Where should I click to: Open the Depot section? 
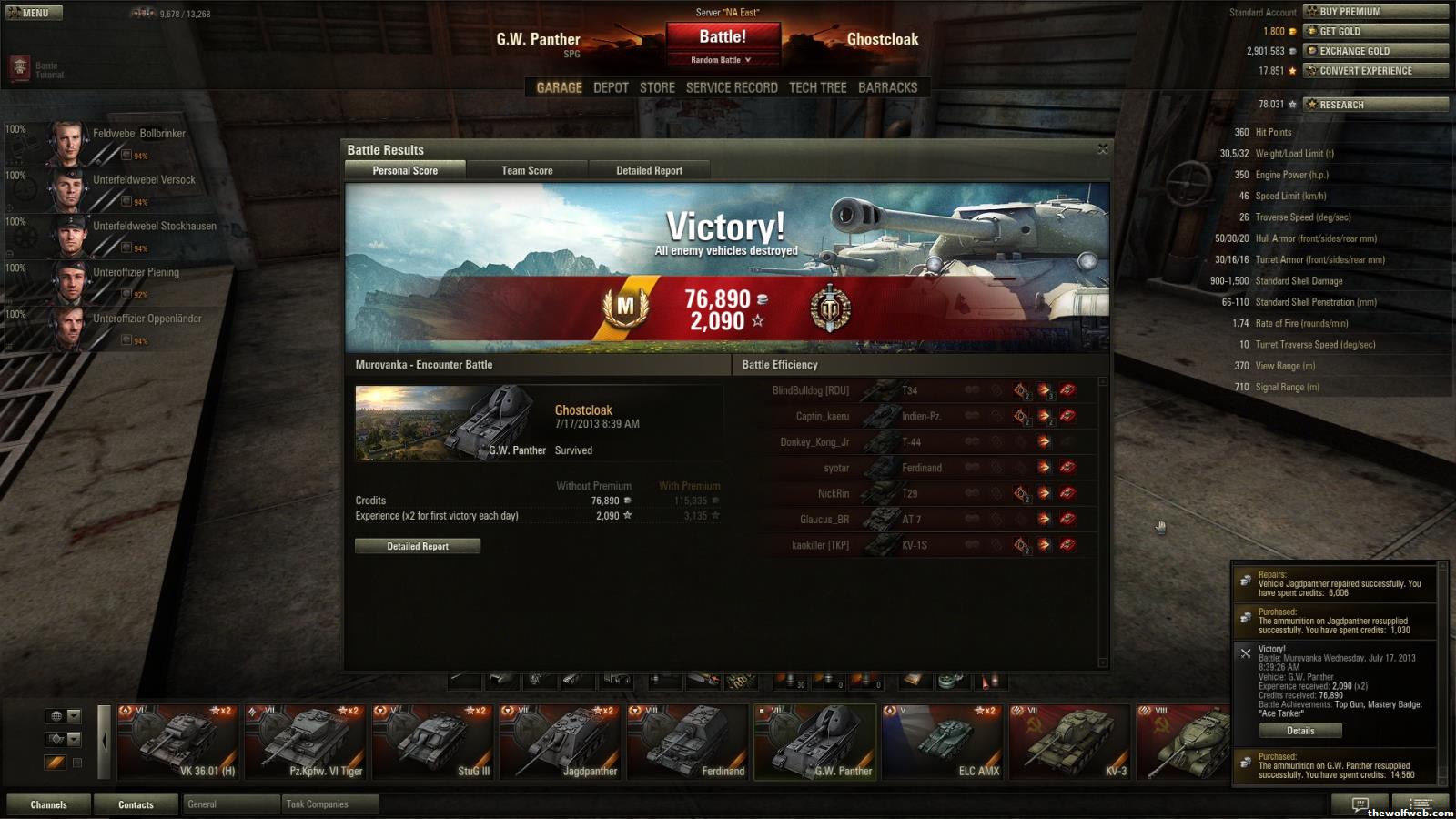click(x=611, y=87)
